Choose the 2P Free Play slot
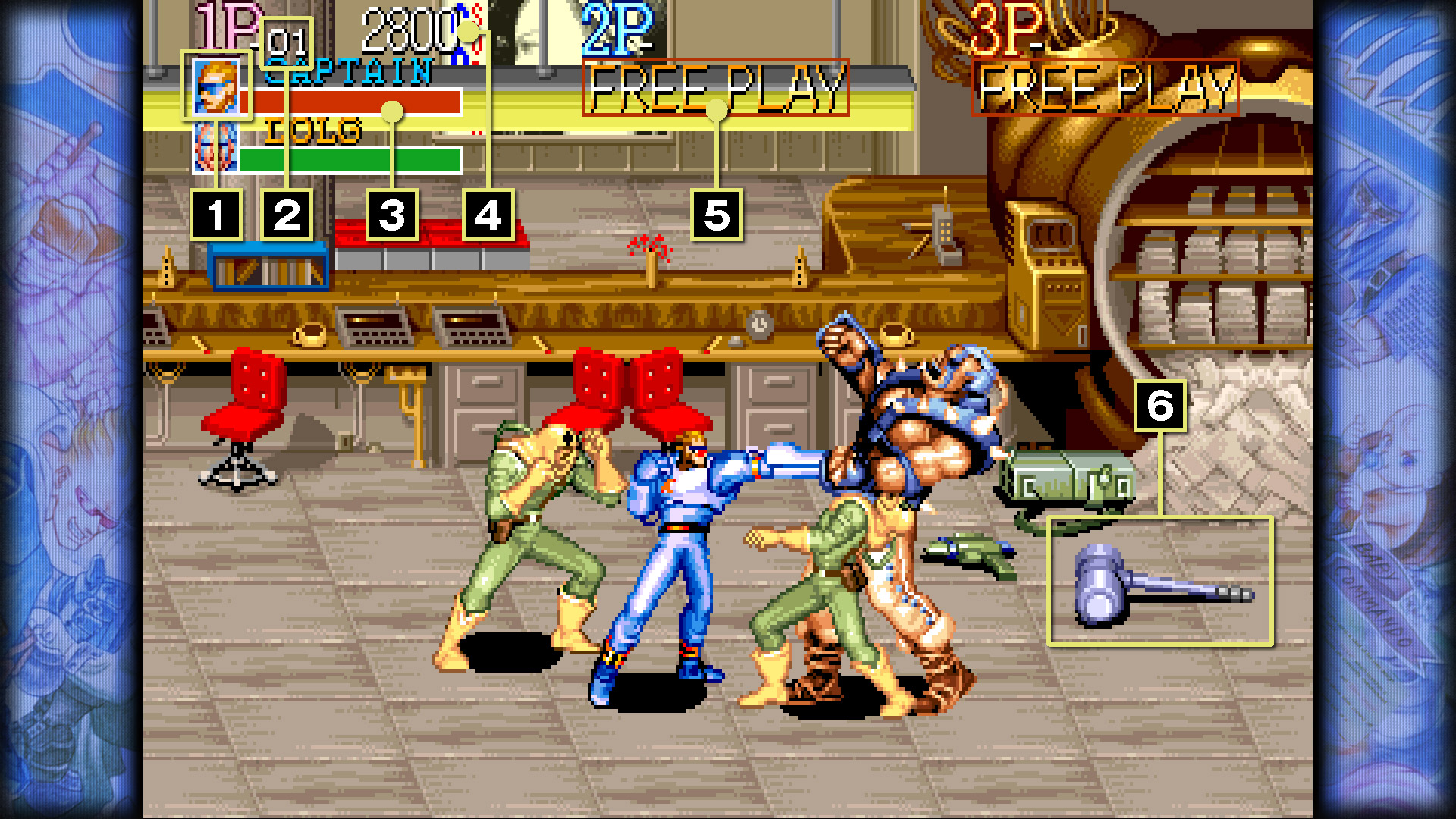The width and height of the screenshot is (1456, 819). click(715, 88)
